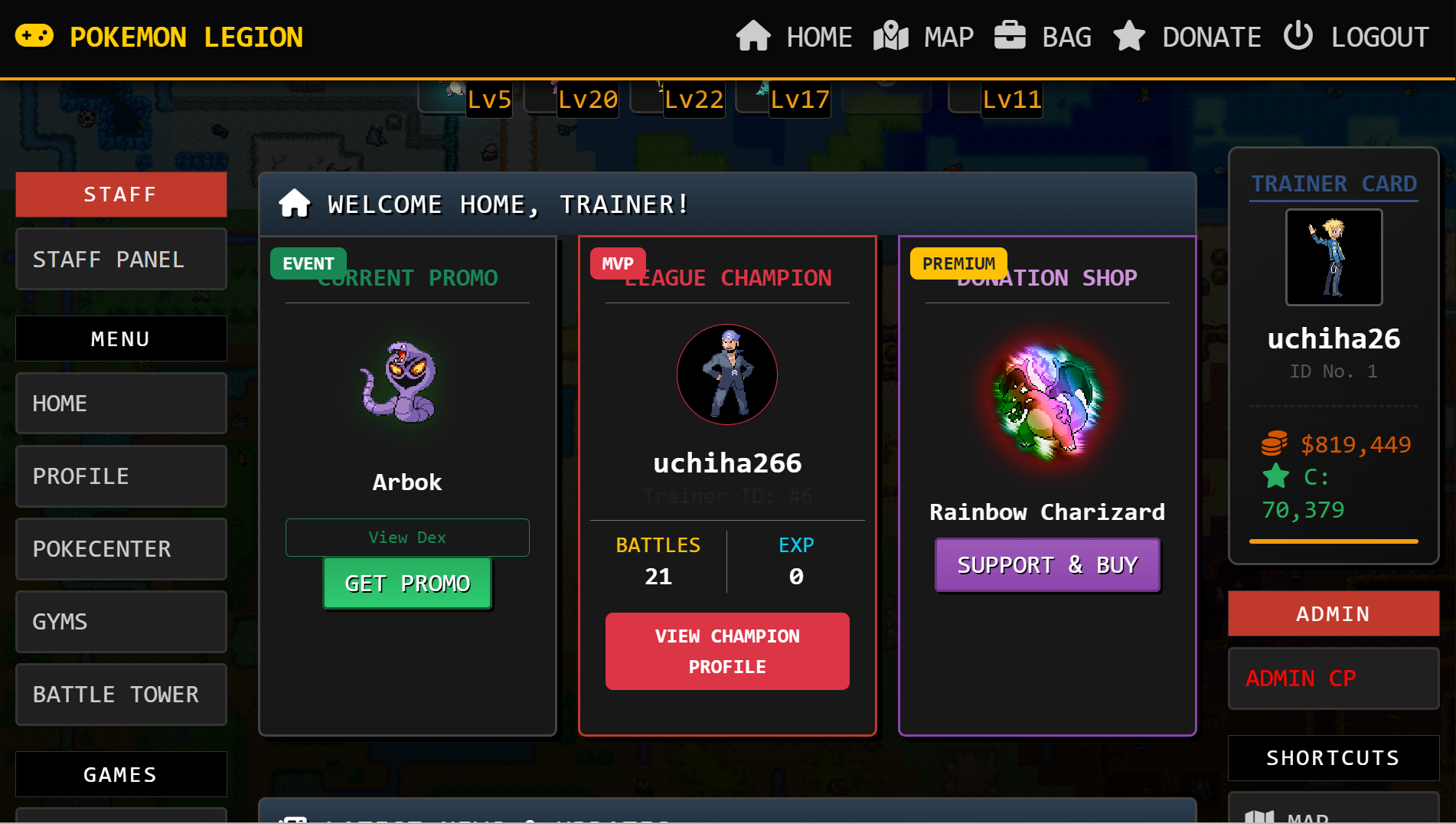
Task: Open View Champion Profile for uchiha266
Action: pyautogui.click(x=726, y=651)
